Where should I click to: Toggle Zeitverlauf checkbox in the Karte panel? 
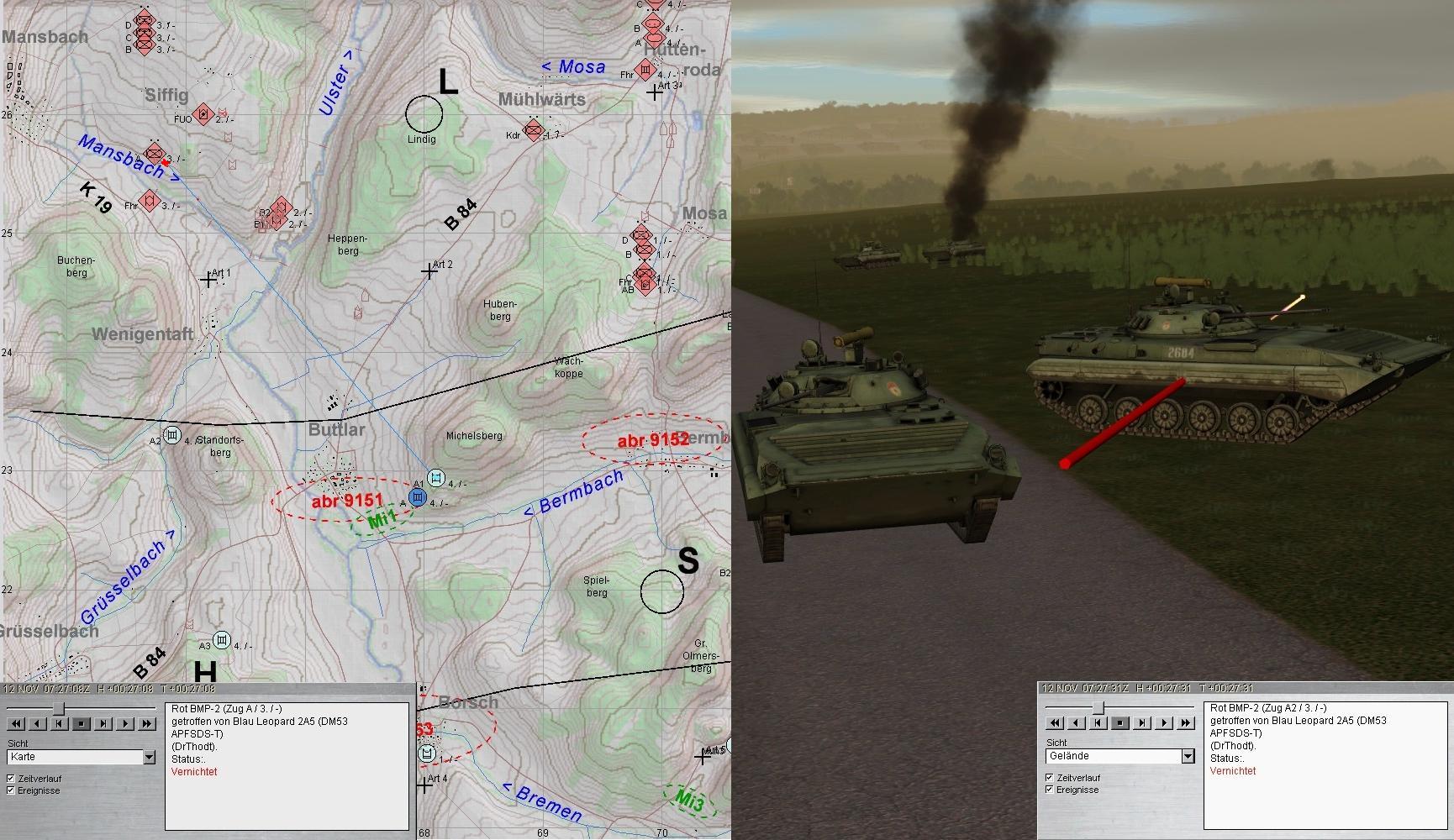[x=11, y=779]
